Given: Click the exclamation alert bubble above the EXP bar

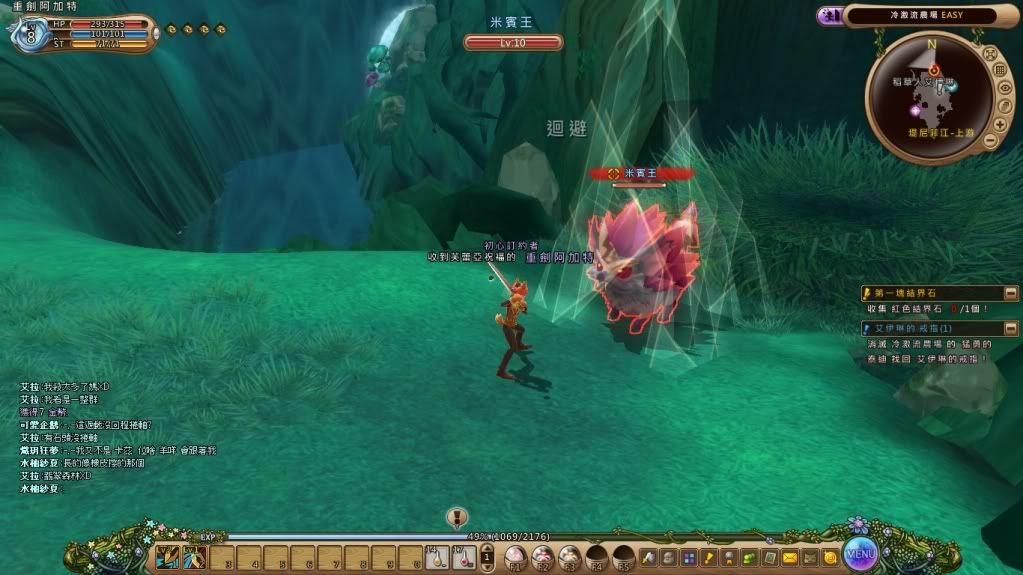Looking at the screenshot, I should coord(457,517).
